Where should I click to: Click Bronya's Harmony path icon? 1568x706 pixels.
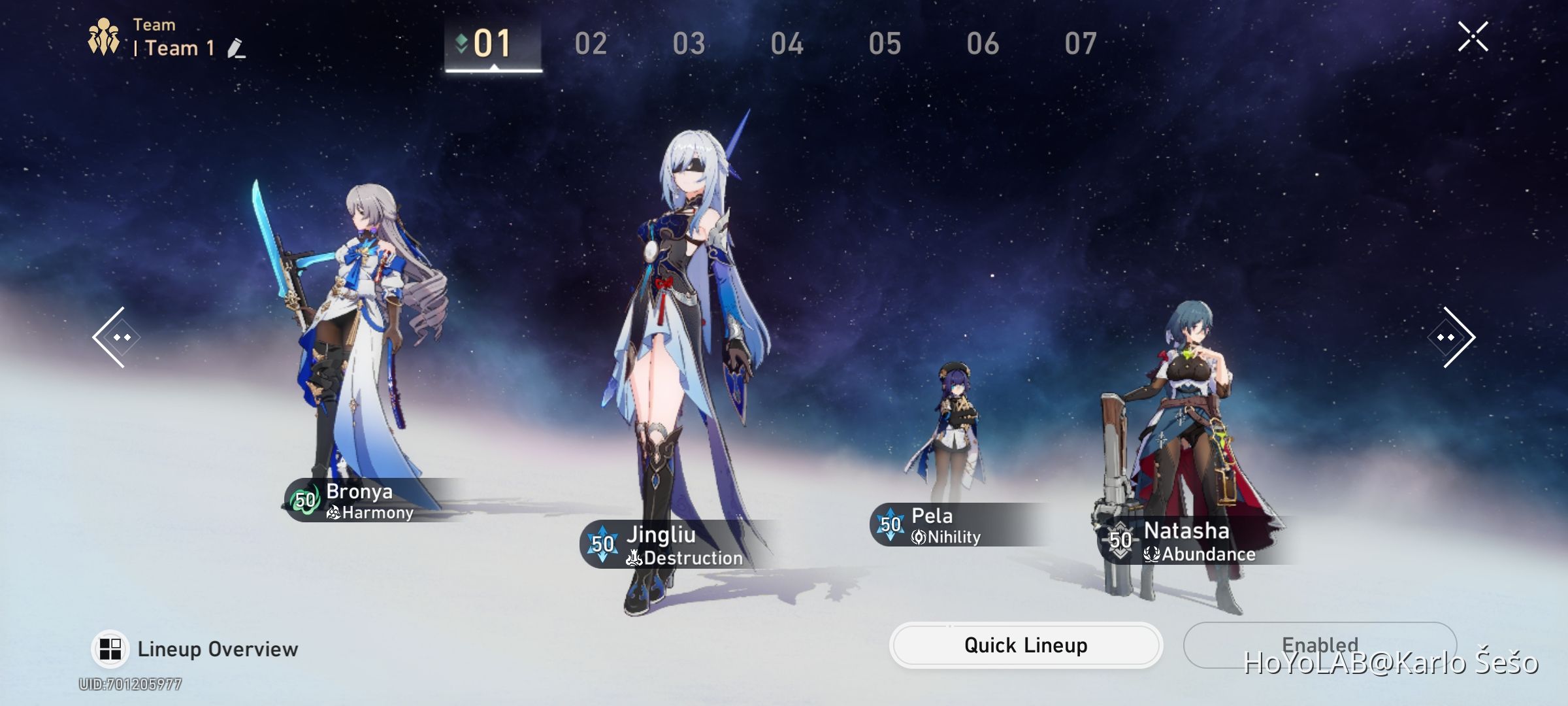pos(333,513)
